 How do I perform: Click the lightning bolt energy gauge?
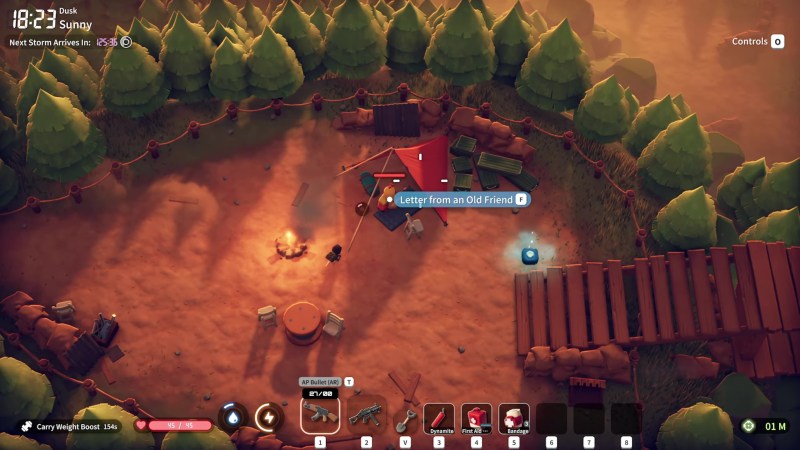click(268, 417)
